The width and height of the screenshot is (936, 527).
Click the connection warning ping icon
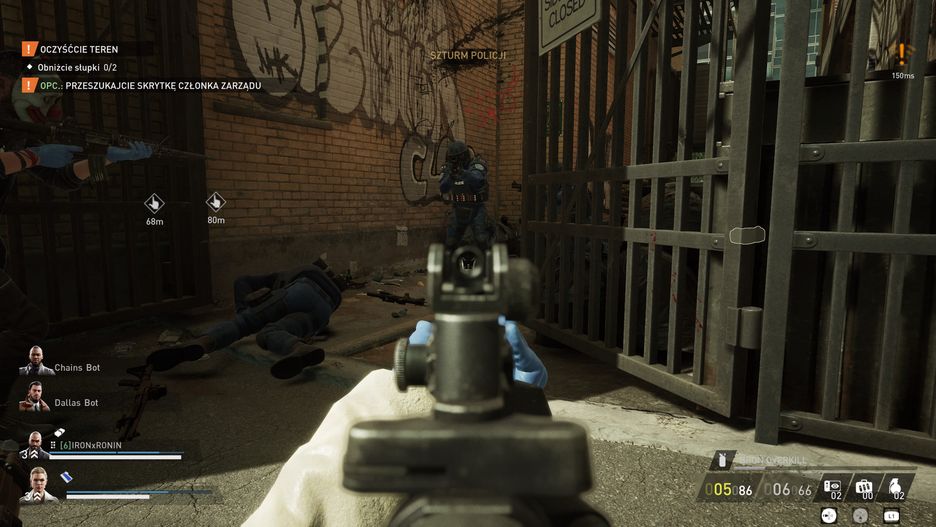tap(902, 55)
